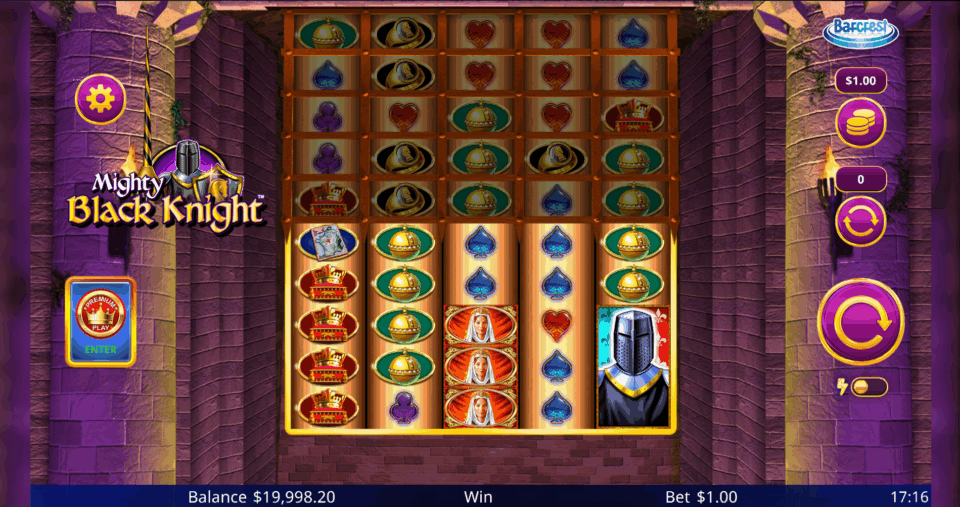Open the gear settings menu
Screen dimensions: 960x507
[100, 98]
